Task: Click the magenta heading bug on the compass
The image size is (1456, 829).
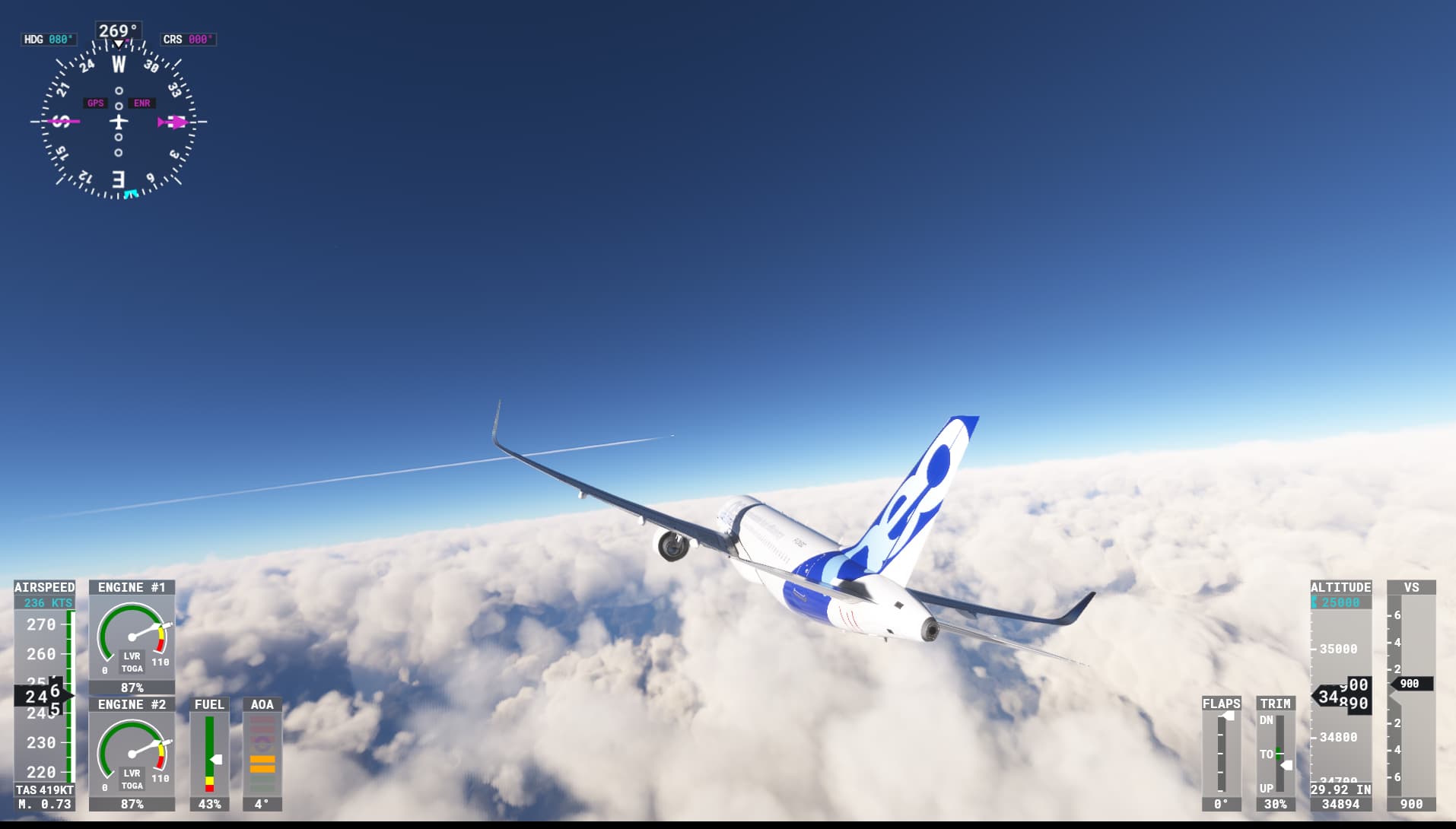Action: pos(175,122)
